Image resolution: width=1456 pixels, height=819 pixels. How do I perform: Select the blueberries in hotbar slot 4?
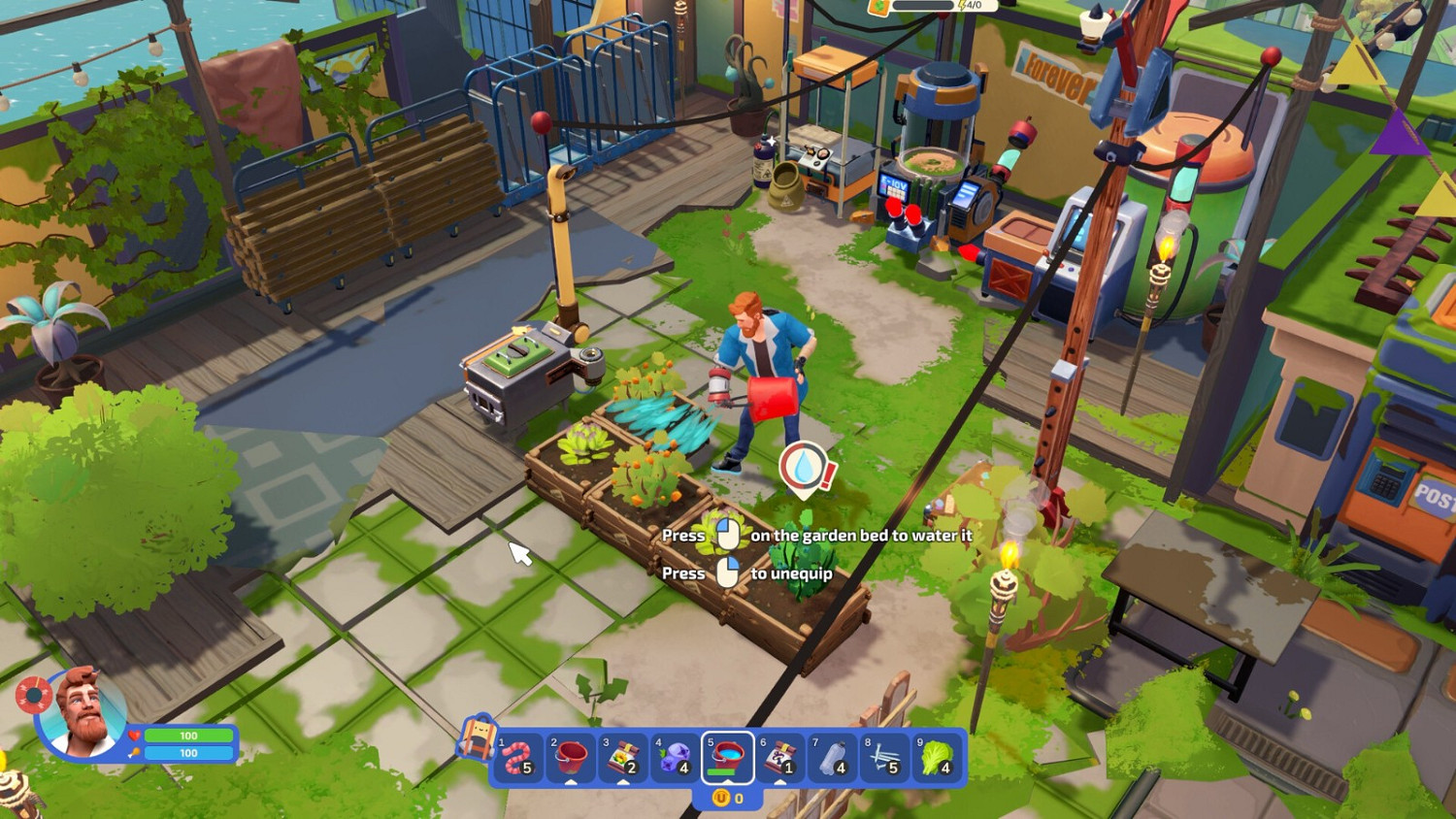click(674, 757)
